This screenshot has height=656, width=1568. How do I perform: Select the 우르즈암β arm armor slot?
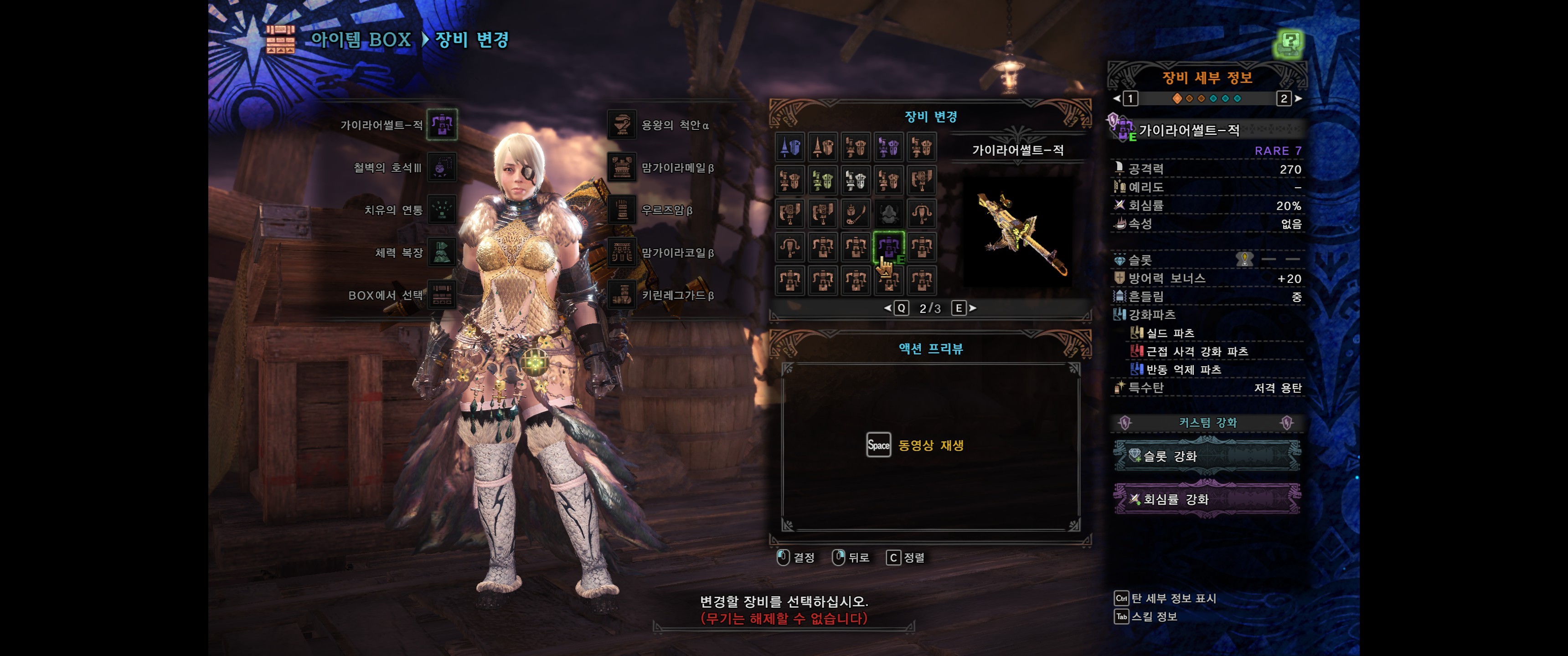622,210
